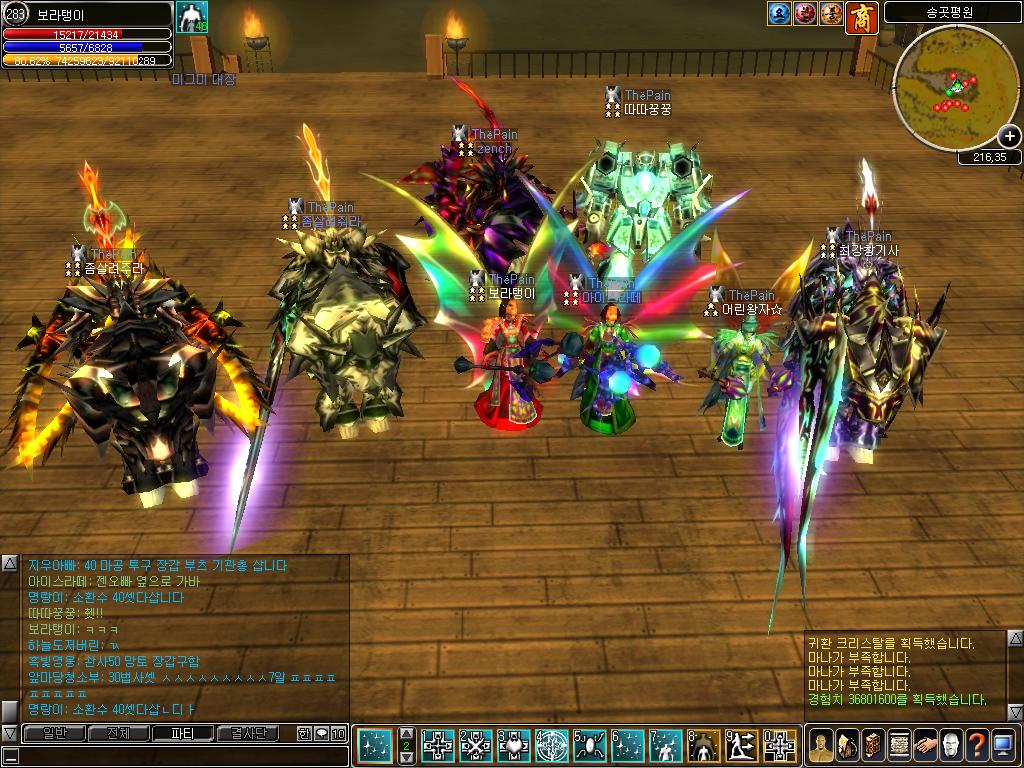Open the handshake trade menu icon

(x=925, y=746)
